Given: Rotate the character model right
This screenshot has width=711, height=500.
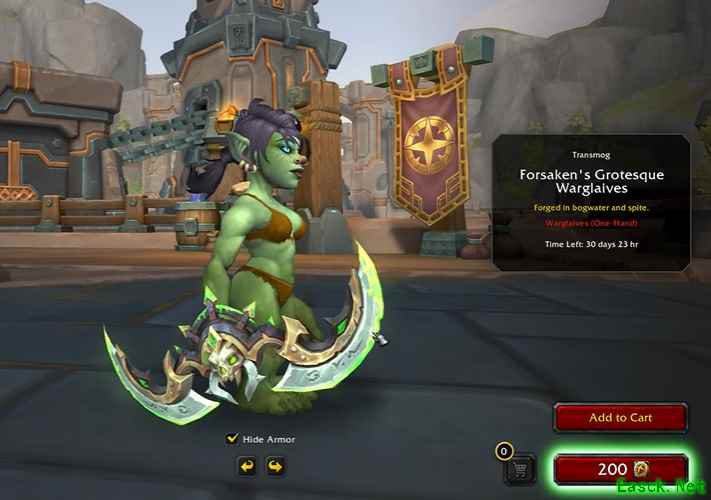Looking at the screenshot, I should 274,466.
